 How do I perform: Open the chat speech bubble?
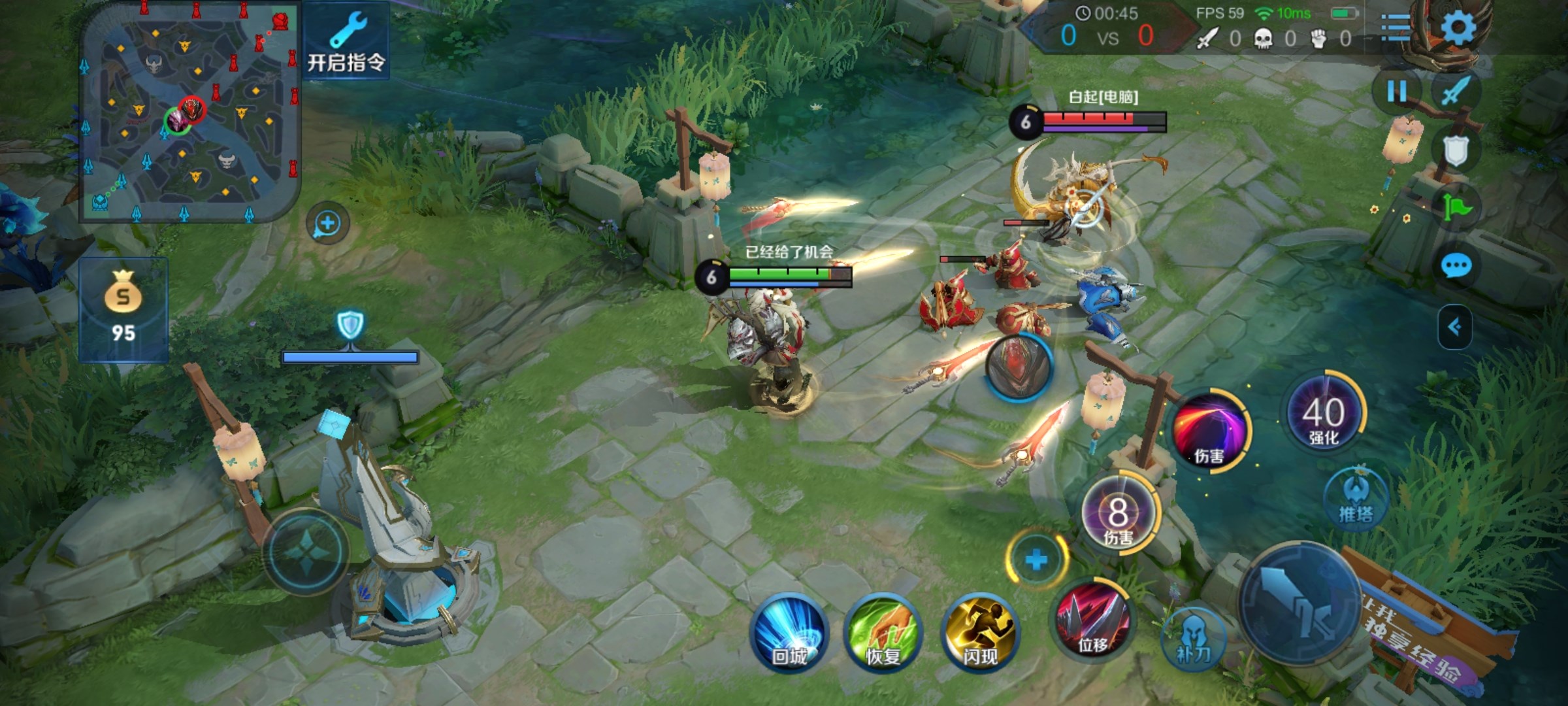(x=1456, y=266)
